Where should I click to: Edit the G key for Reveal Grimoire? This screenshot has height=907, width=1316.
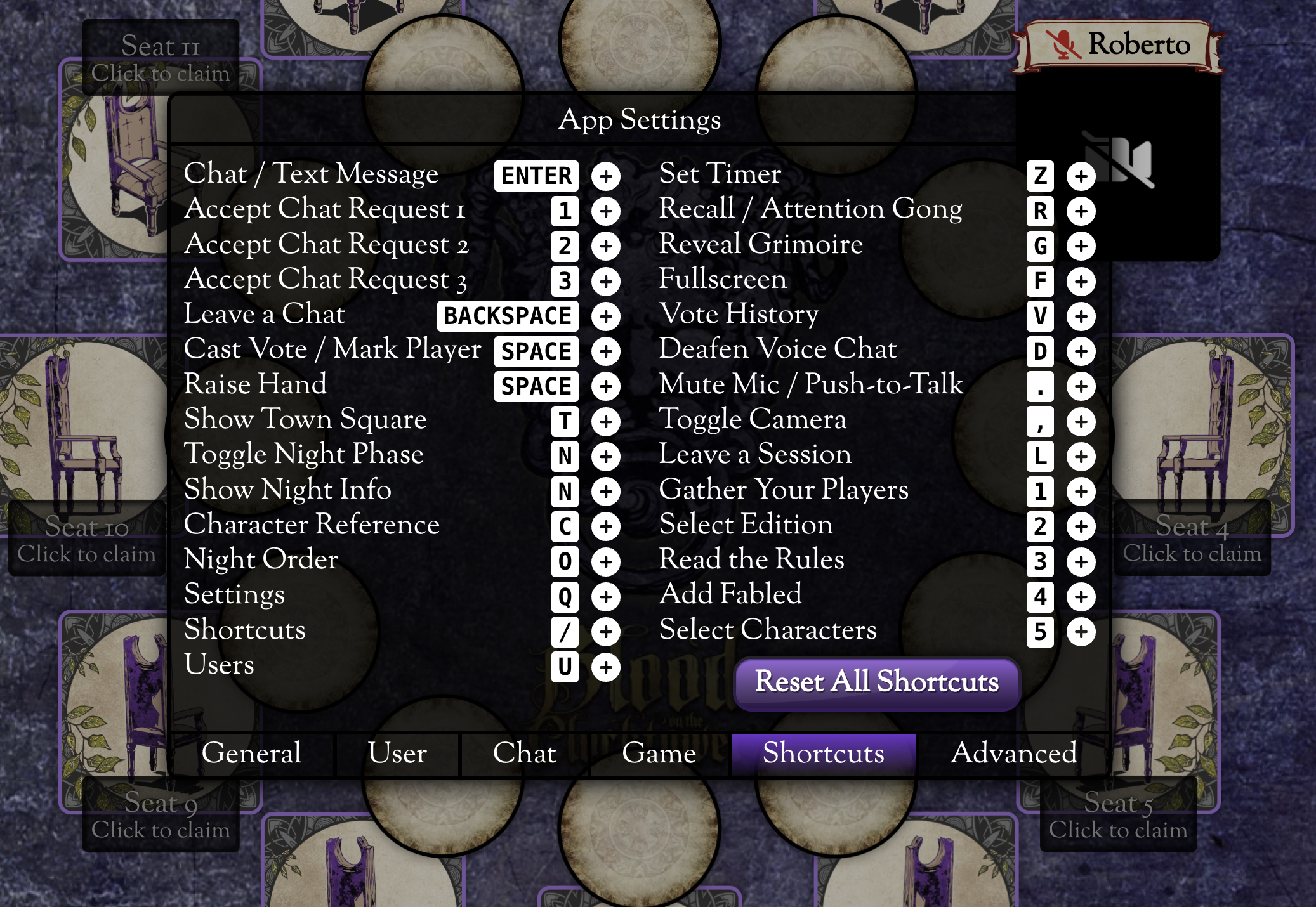1040,246
